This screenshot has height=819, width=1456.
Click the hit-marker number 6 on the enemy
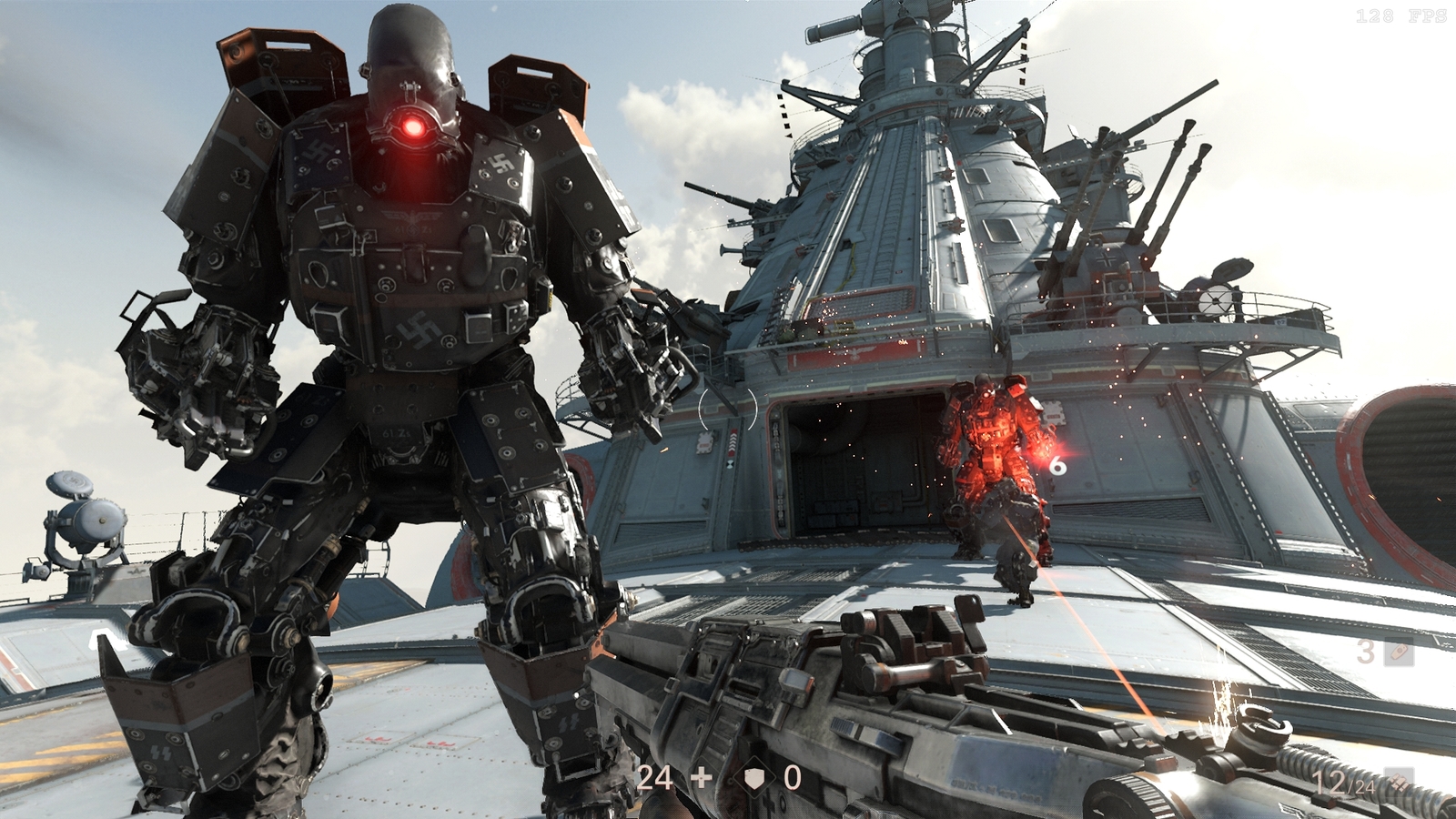tap(1056, 466)
